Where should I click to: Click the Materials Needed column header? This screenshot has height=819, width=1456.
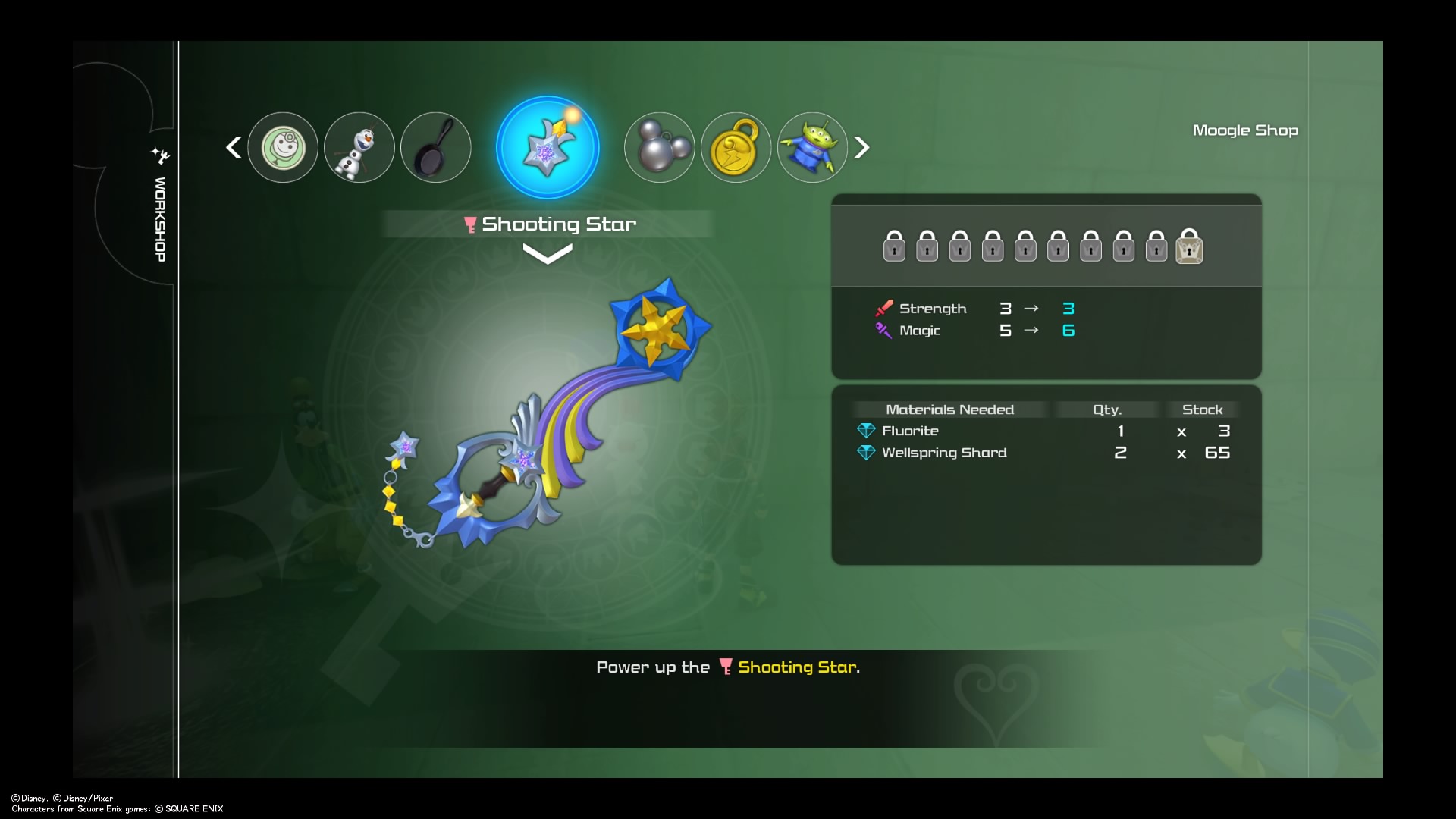click(949, 409)
